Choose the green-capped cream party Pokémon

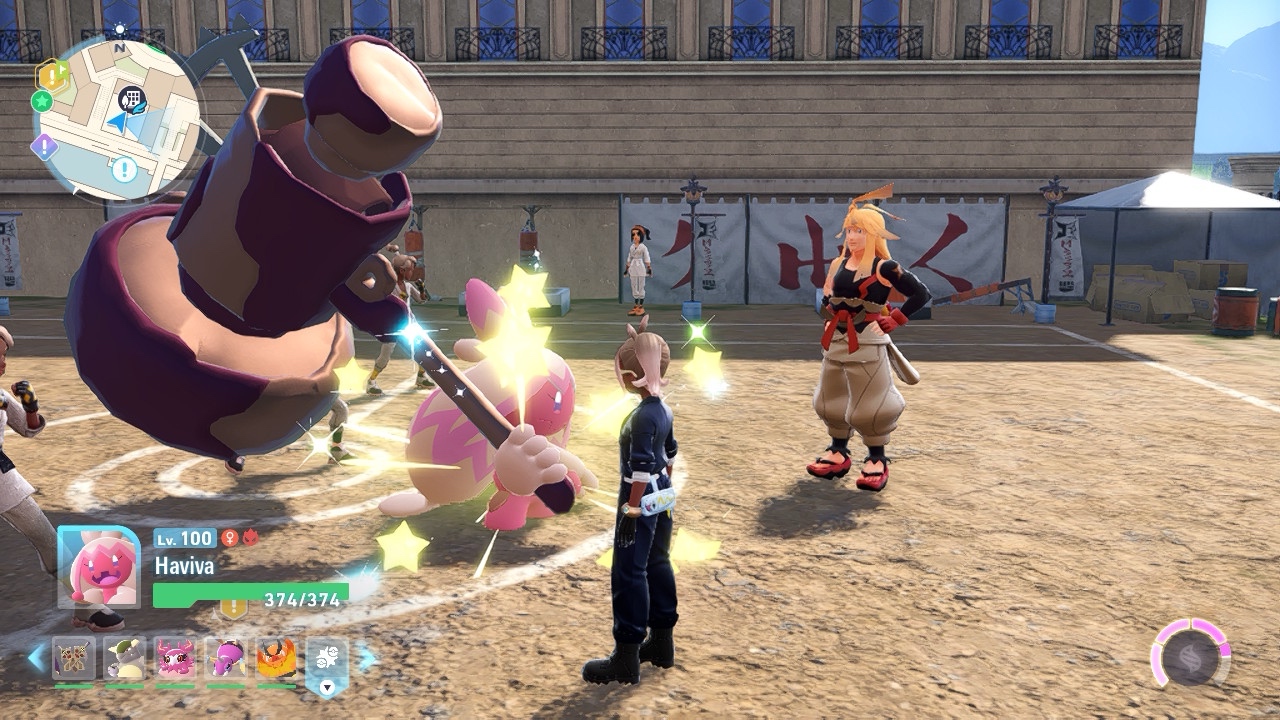125,658
